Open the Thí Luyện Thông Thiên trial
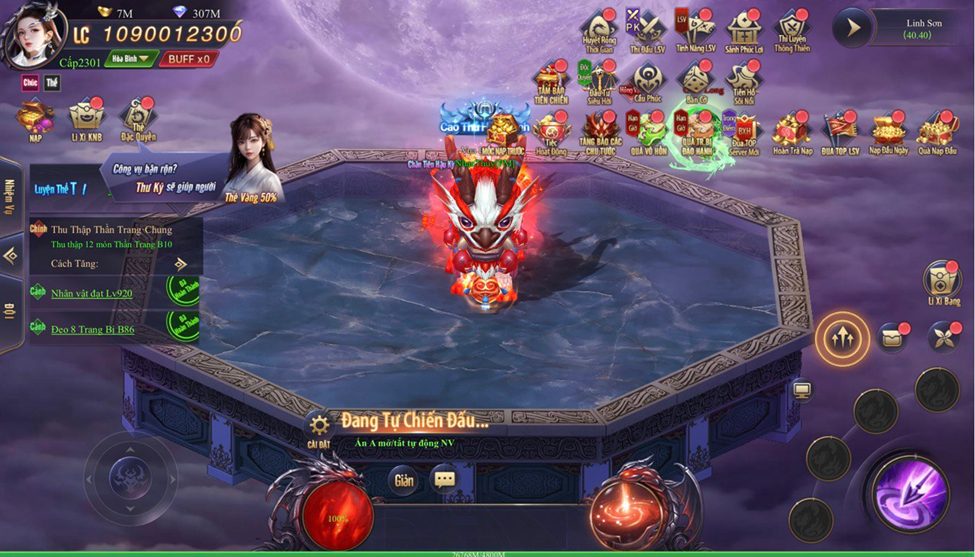The image size is (975, 557). pyautogui.click(x=792, y=29)
